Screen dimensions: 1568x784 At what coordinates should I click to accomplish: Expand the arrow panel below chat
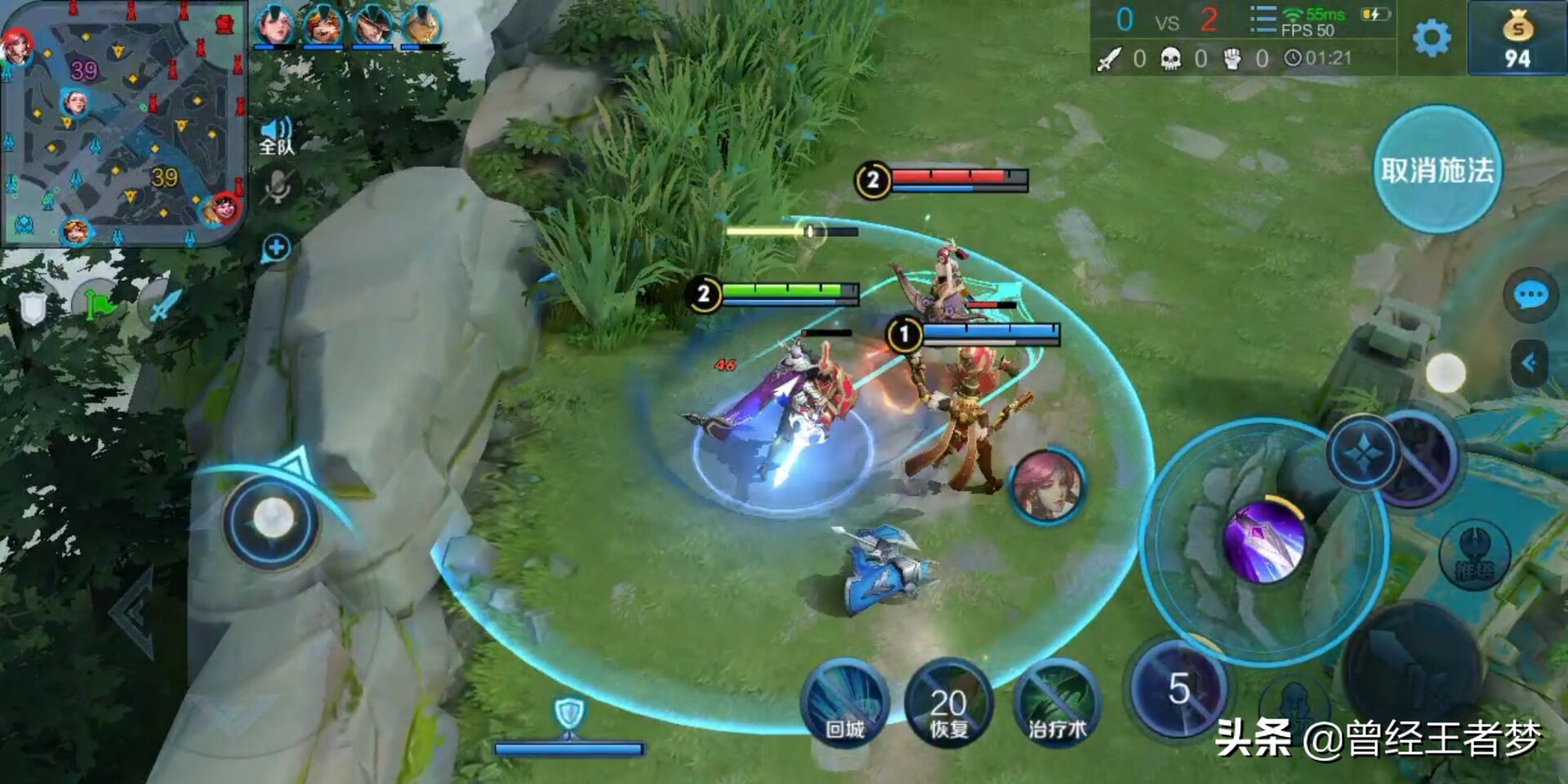1529,363
